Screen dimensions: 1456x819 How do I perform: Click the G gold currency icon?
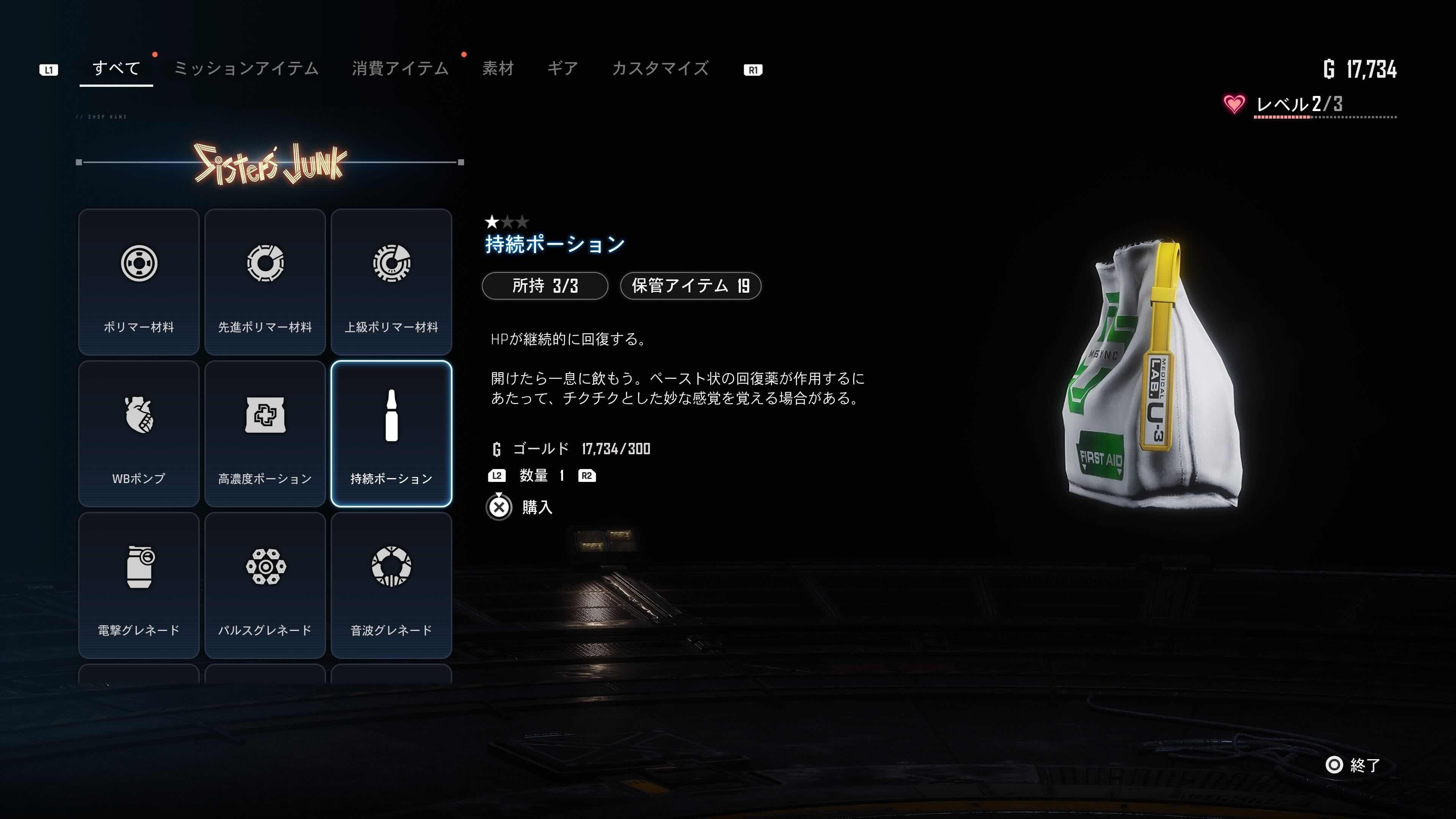(x=496, y=448)
